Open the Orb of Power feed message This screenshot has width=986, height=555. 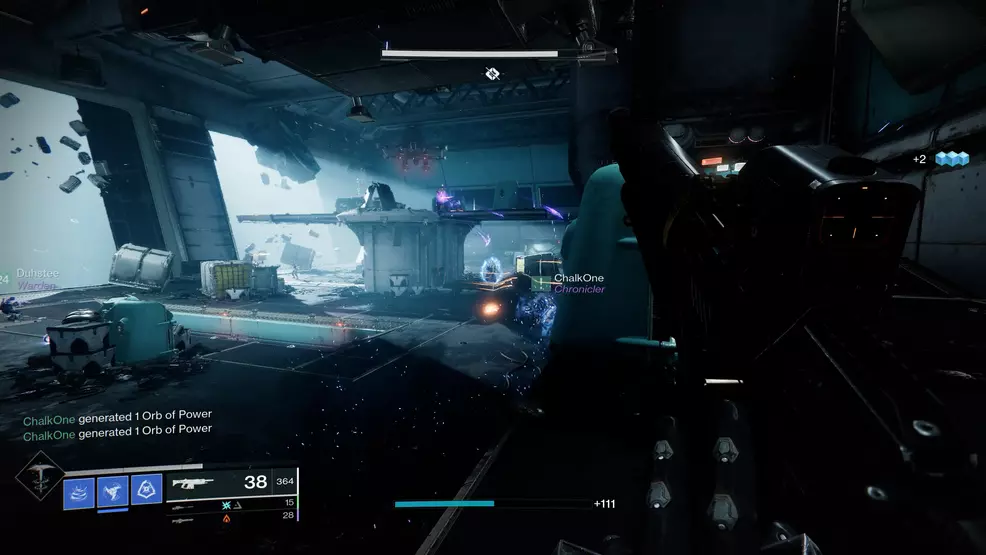click(118, 415)
